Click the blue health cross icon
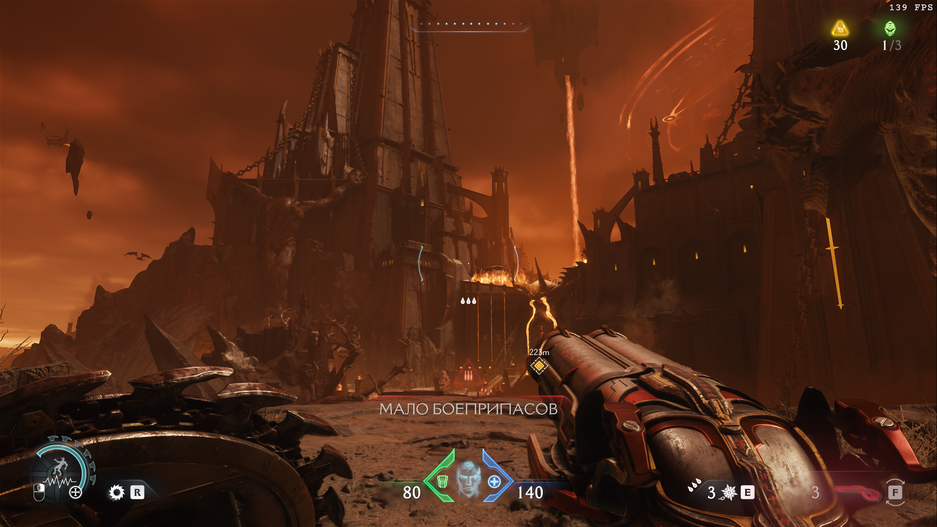Image resolution: width=937 pixels, height=527 pixels. coord(494,483)
